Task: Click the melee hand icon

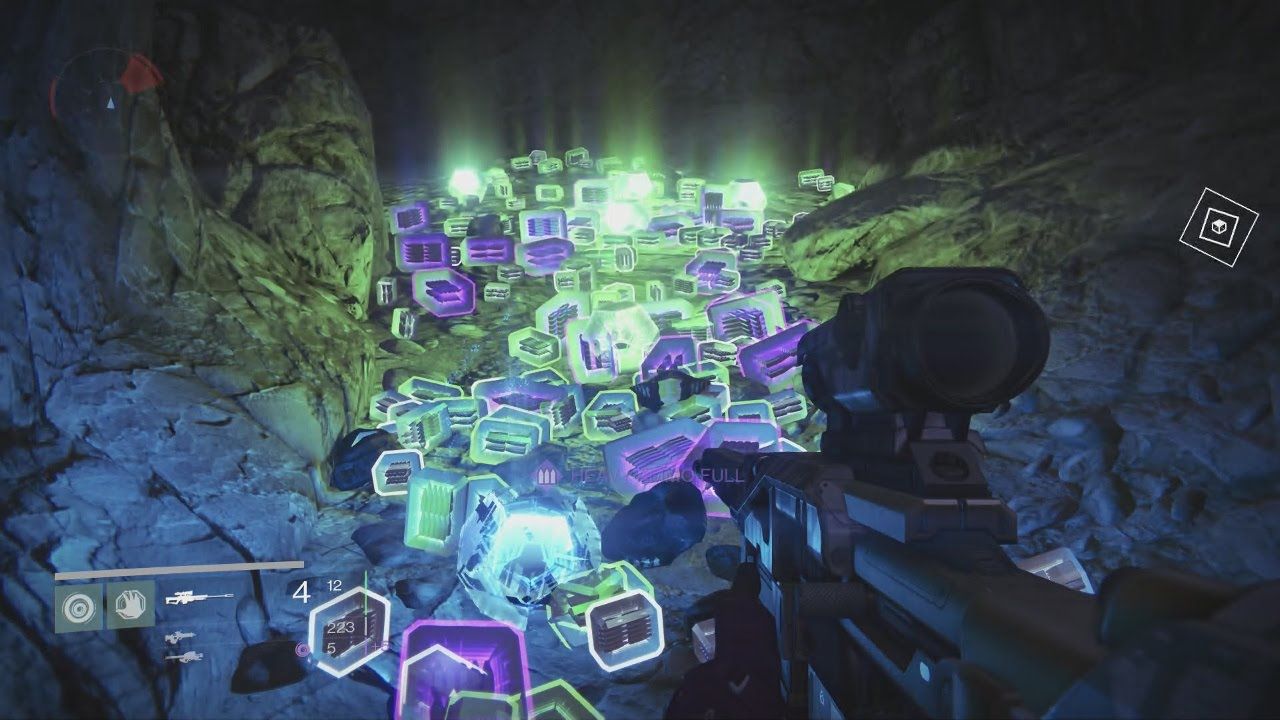Action: point(130,604)
